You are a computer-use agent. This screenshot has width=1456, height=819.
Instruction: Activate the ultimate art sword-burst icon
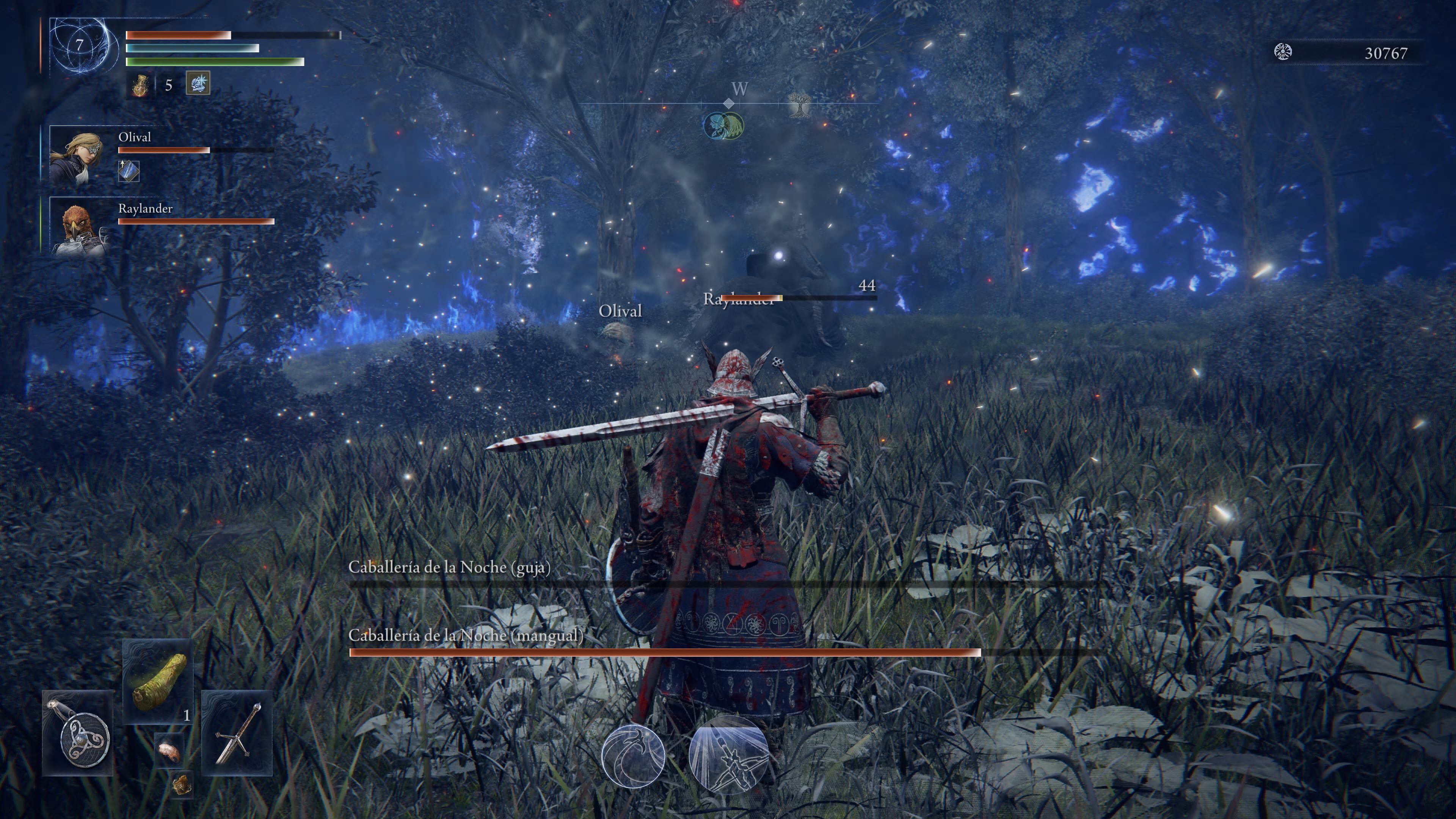click(728, 754)
